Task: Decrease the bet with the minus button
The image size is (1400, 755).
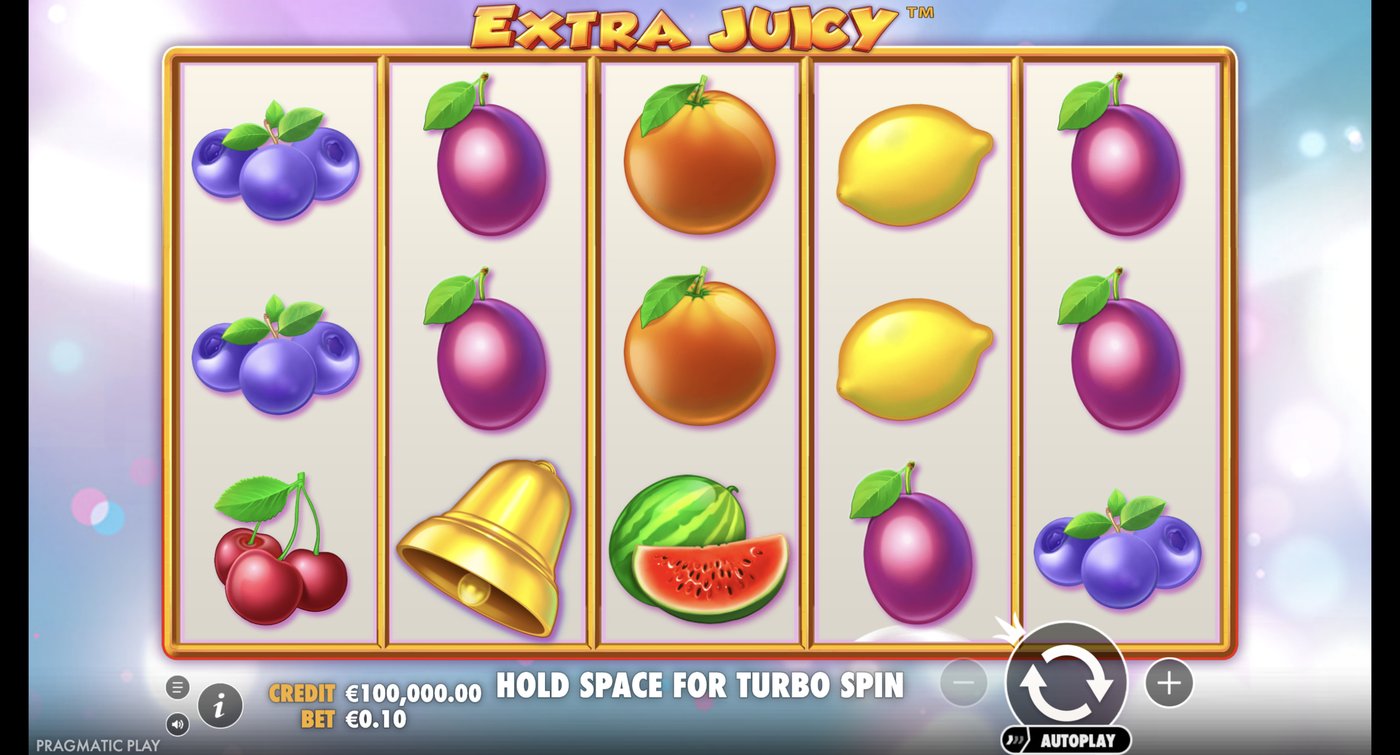Action: coord(963,682)
